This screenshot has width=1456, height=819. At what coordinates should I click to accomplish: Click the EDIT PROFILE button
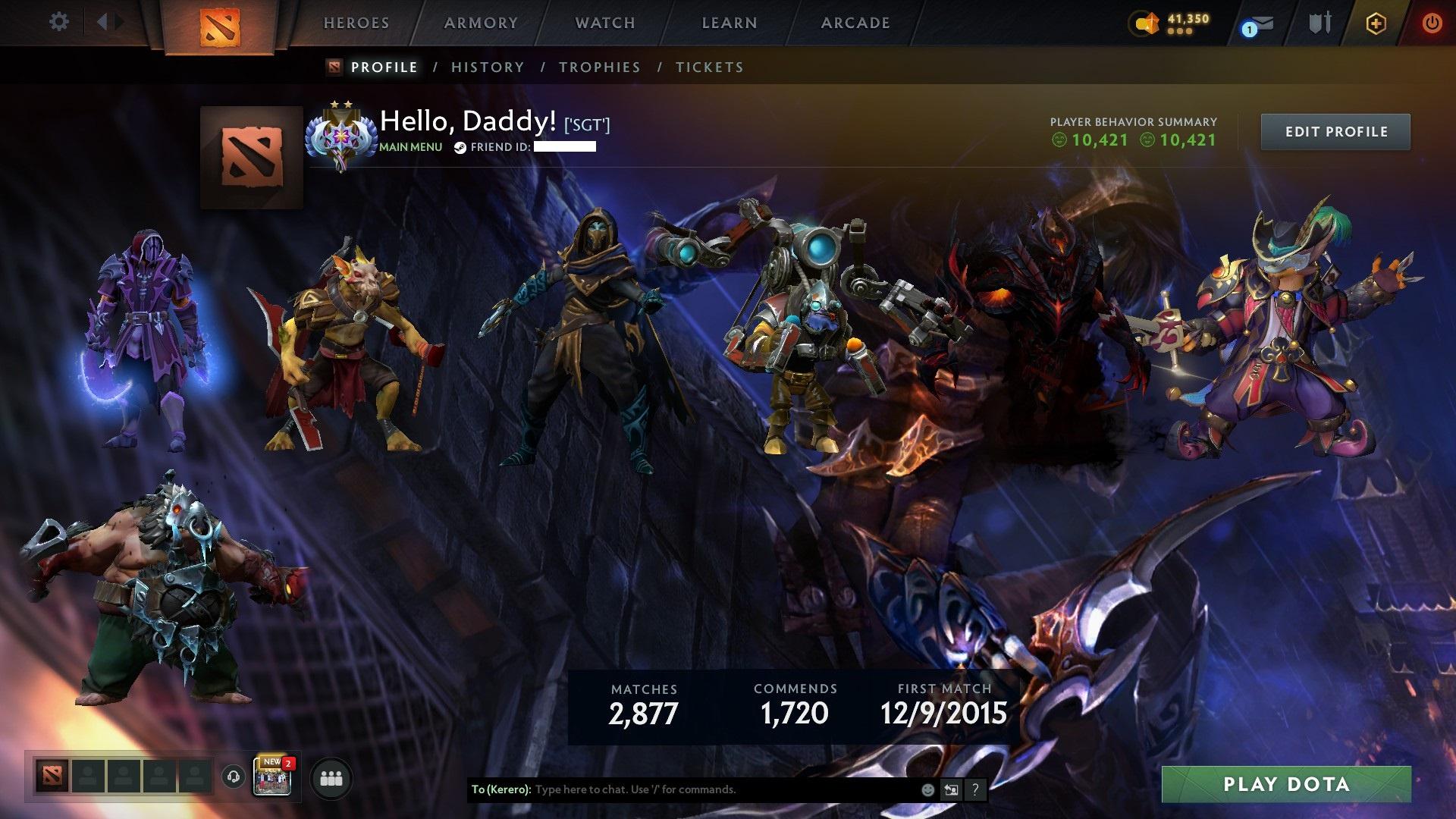(x=1335, y=131)
